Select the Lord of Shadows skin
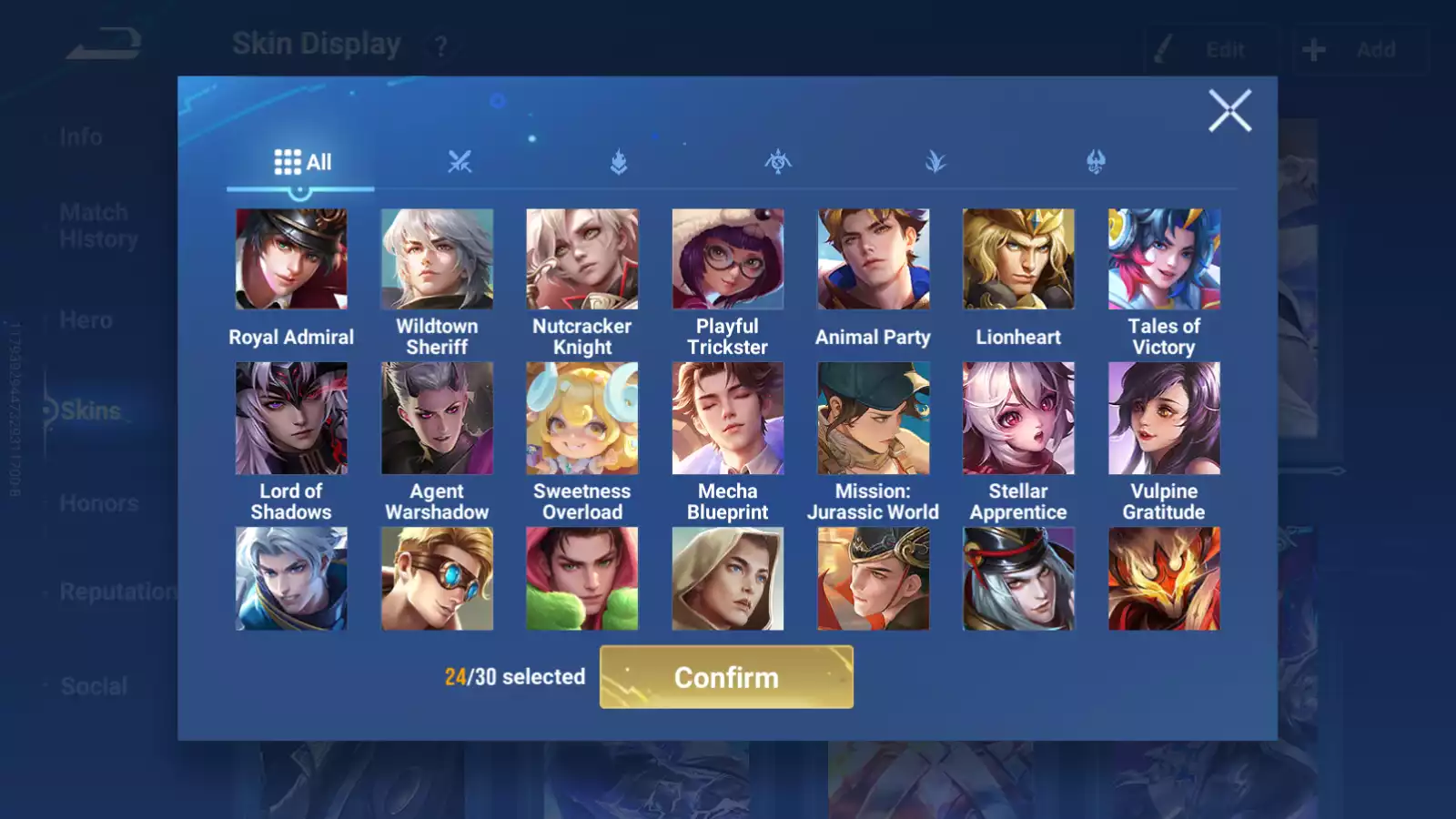The width and height of the screenshot is (1456, 819). [x=291, y=419]
